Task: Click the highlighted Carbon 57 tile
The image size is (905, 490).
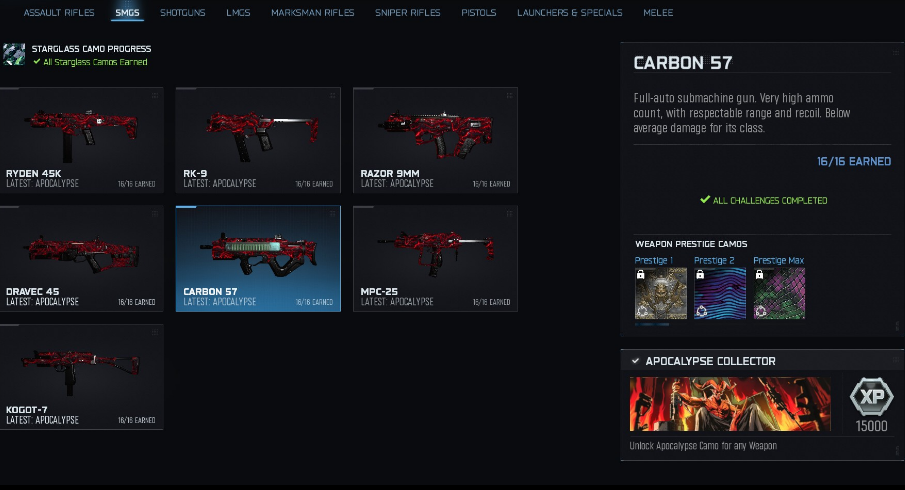Action: (x=258, y=258)
